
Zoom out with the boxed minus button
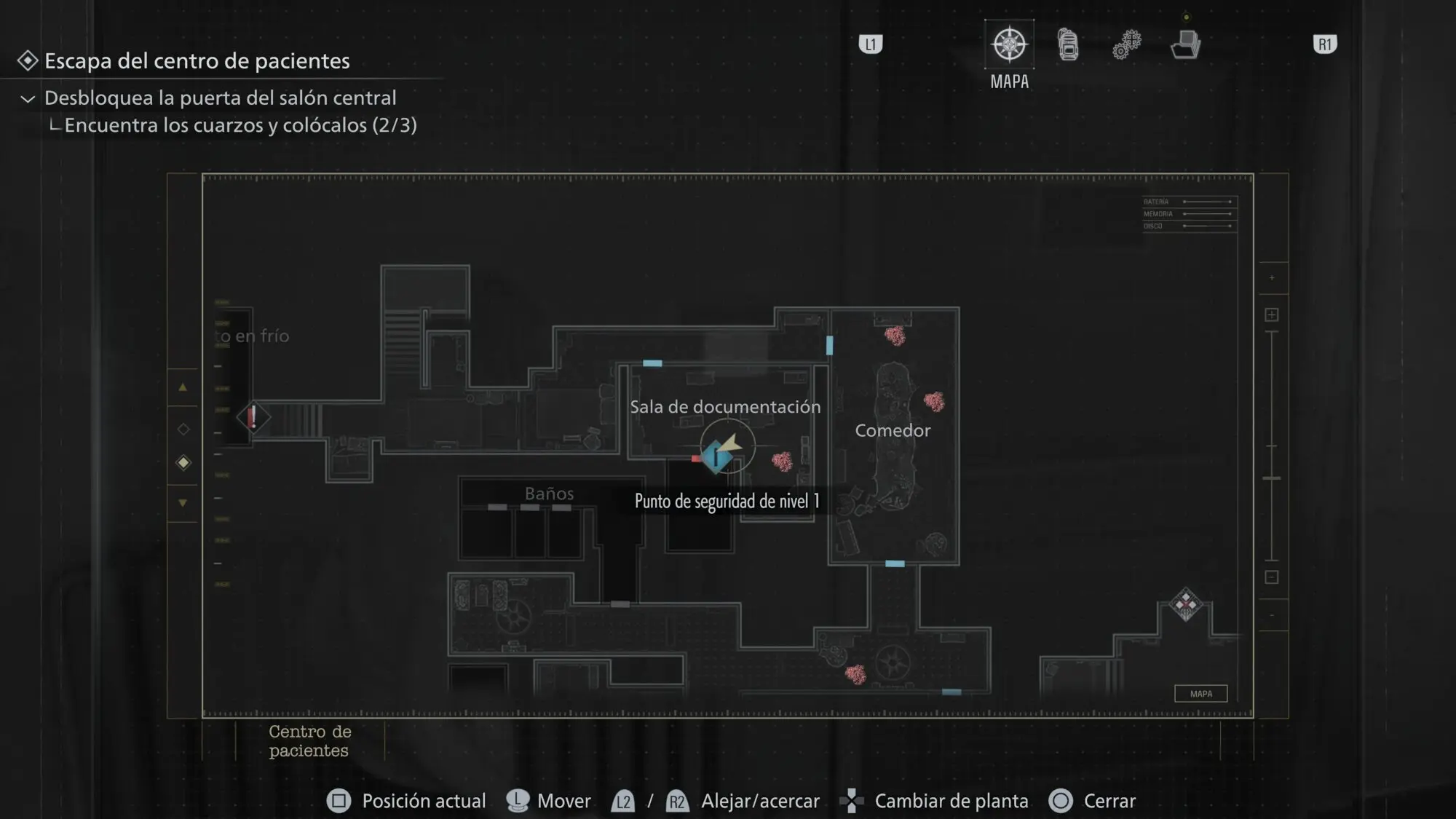click(x=1271, y=577)
